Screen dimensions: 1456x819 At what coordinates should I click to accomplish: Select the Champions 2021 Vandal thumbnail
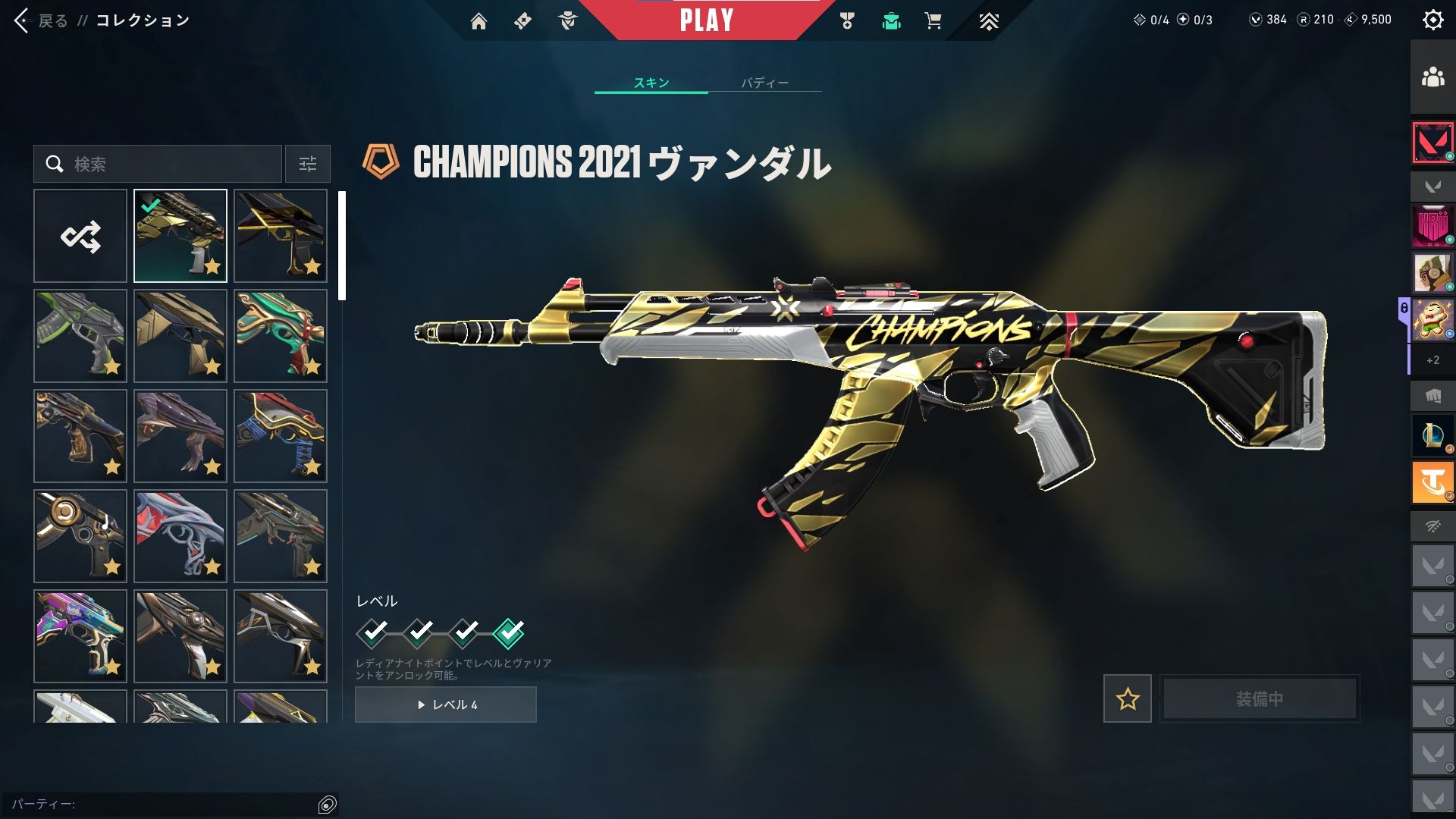(x=180, y=237)
